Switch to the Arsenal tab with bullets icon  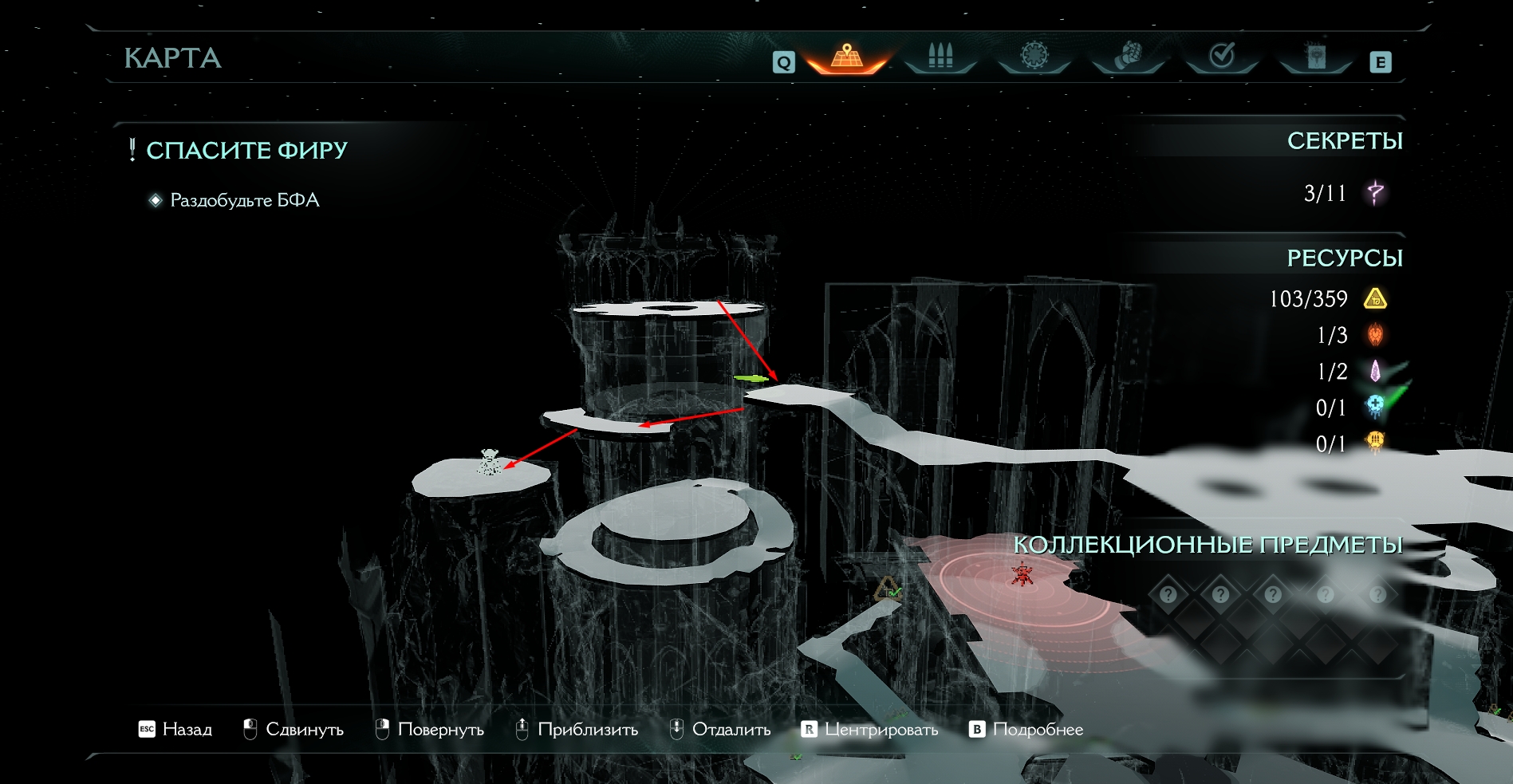(x=941, y=57)
